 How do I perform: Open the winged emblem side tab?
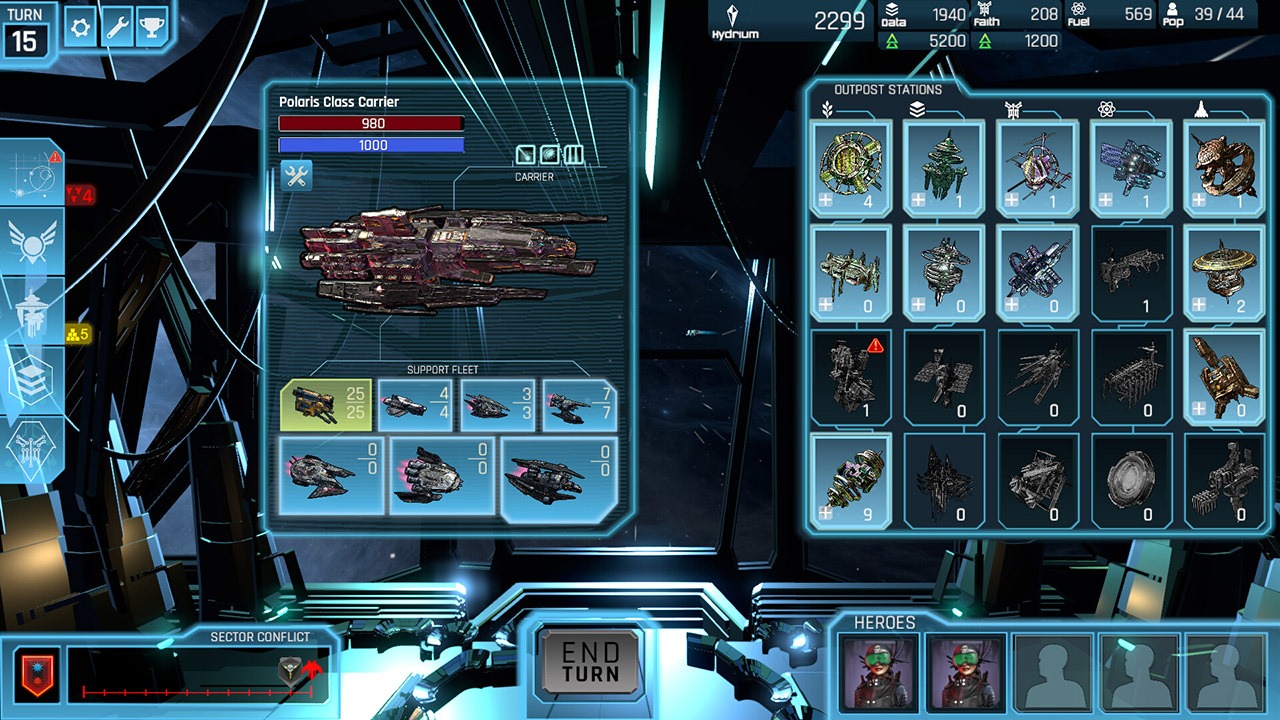32,242
